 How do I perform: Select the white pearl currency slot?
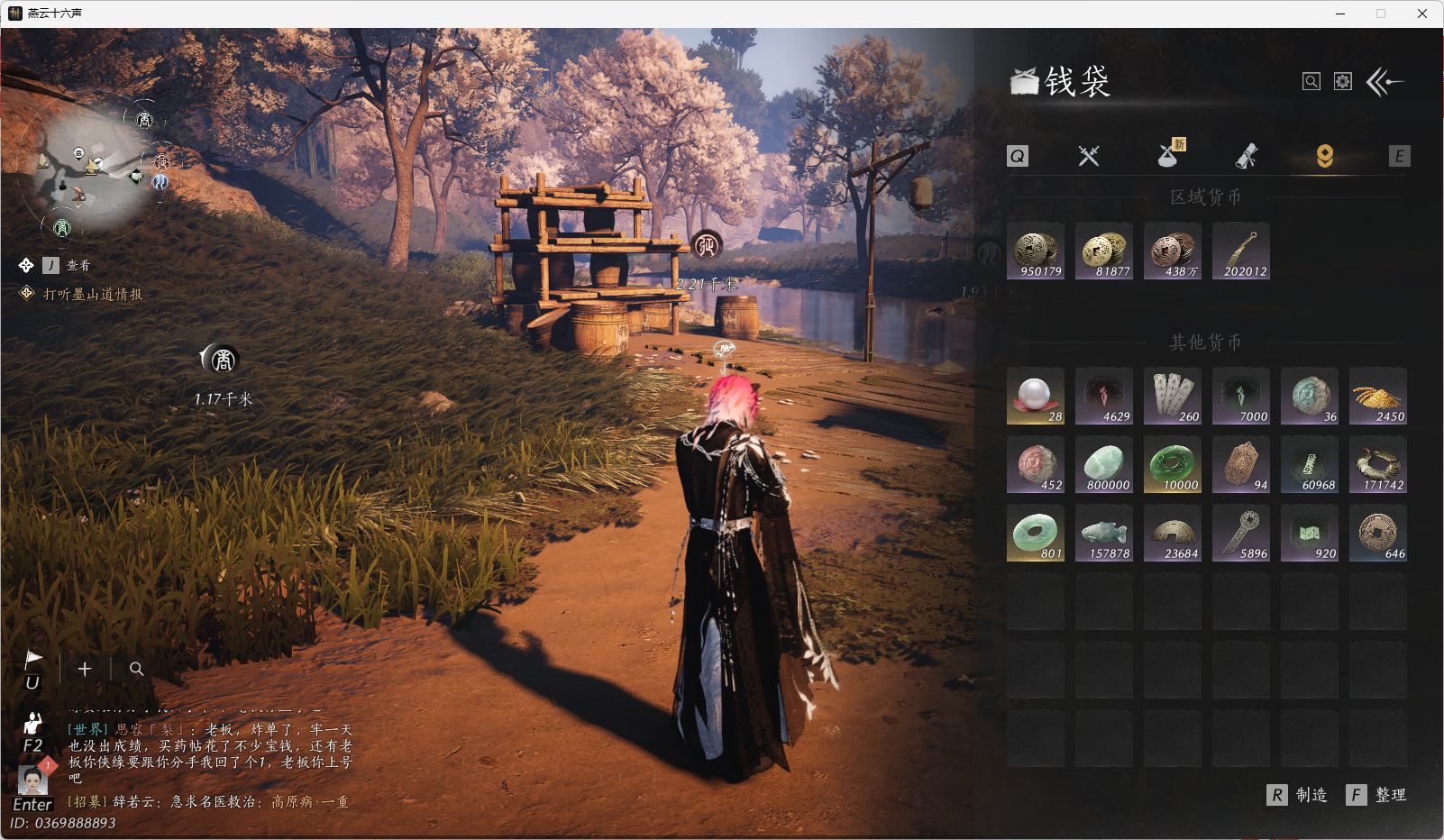coord(1036,397)
